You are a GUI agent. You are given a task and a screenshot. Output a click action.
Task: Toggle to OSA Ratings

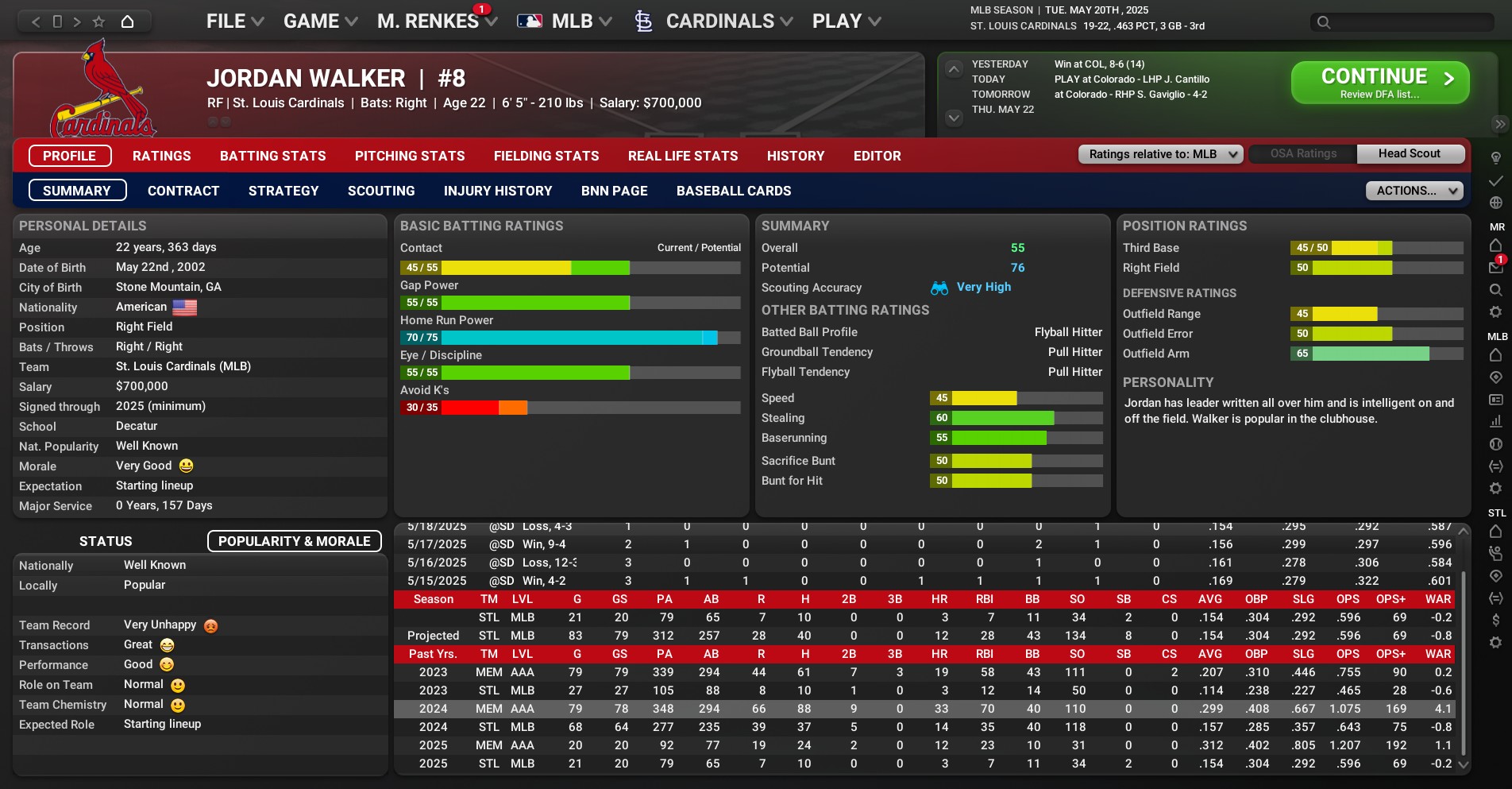(x=1303, y=154)
